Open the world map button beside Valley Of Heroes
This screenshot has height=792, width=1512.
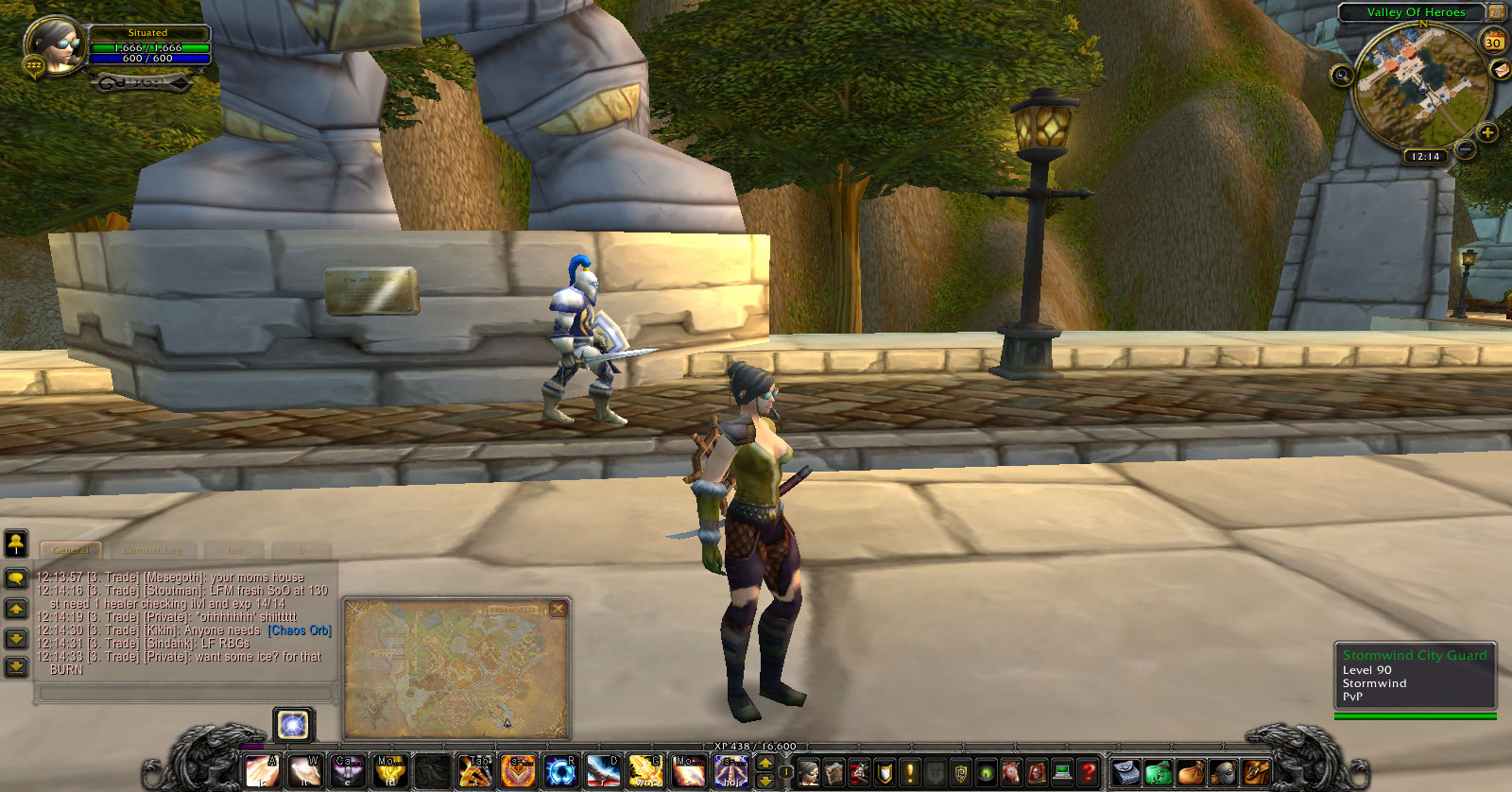point(1497,12)
